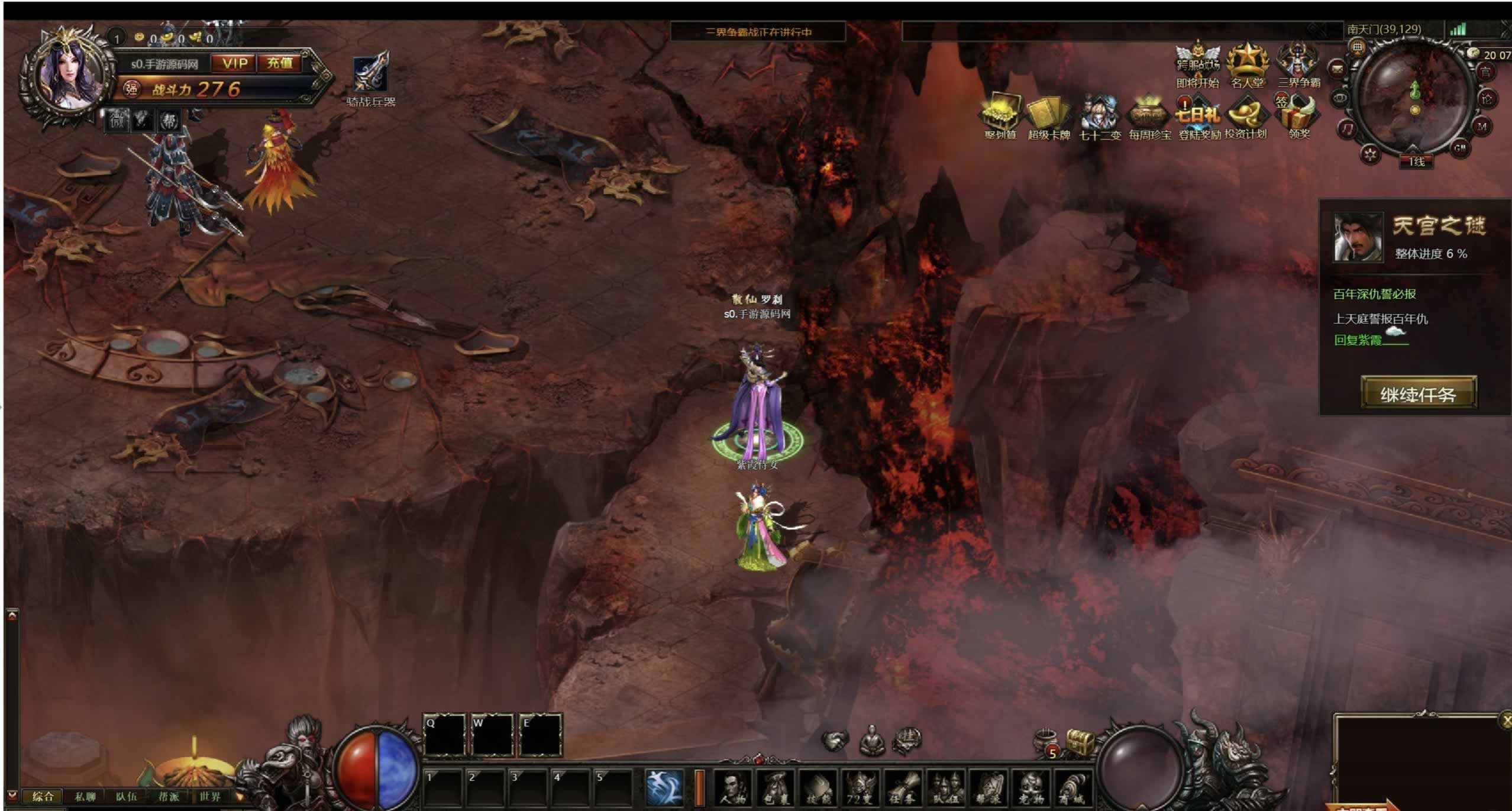Open the 商城 mall shop
The image size is (1512, 811).
(x=1072, y=789)
